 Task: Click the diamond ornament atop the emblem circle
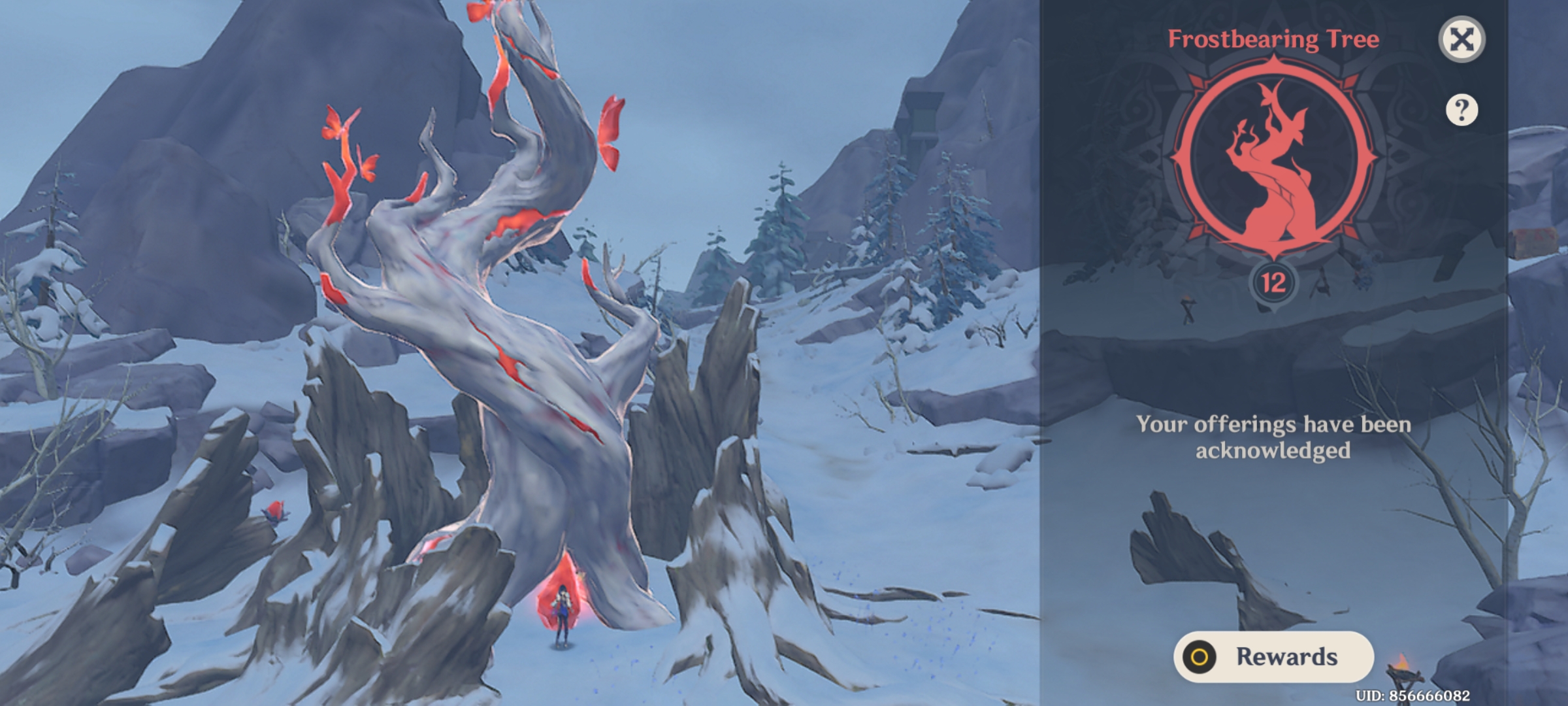pyautogui.click(x=1273, y=62)
